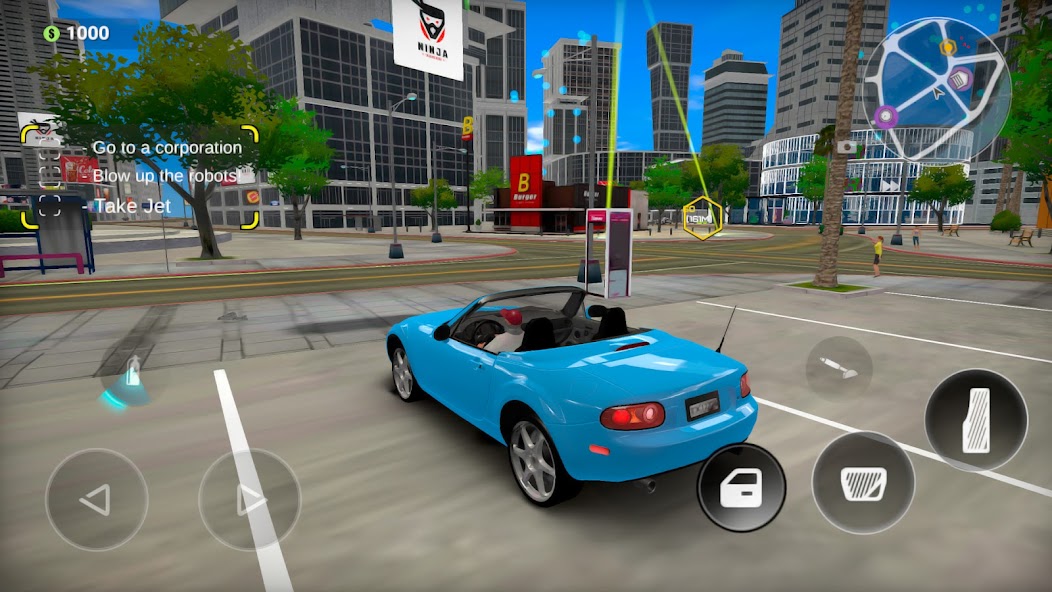Tap the steer right arrow button
This screenshot has height=592, width=1052.
249,499
